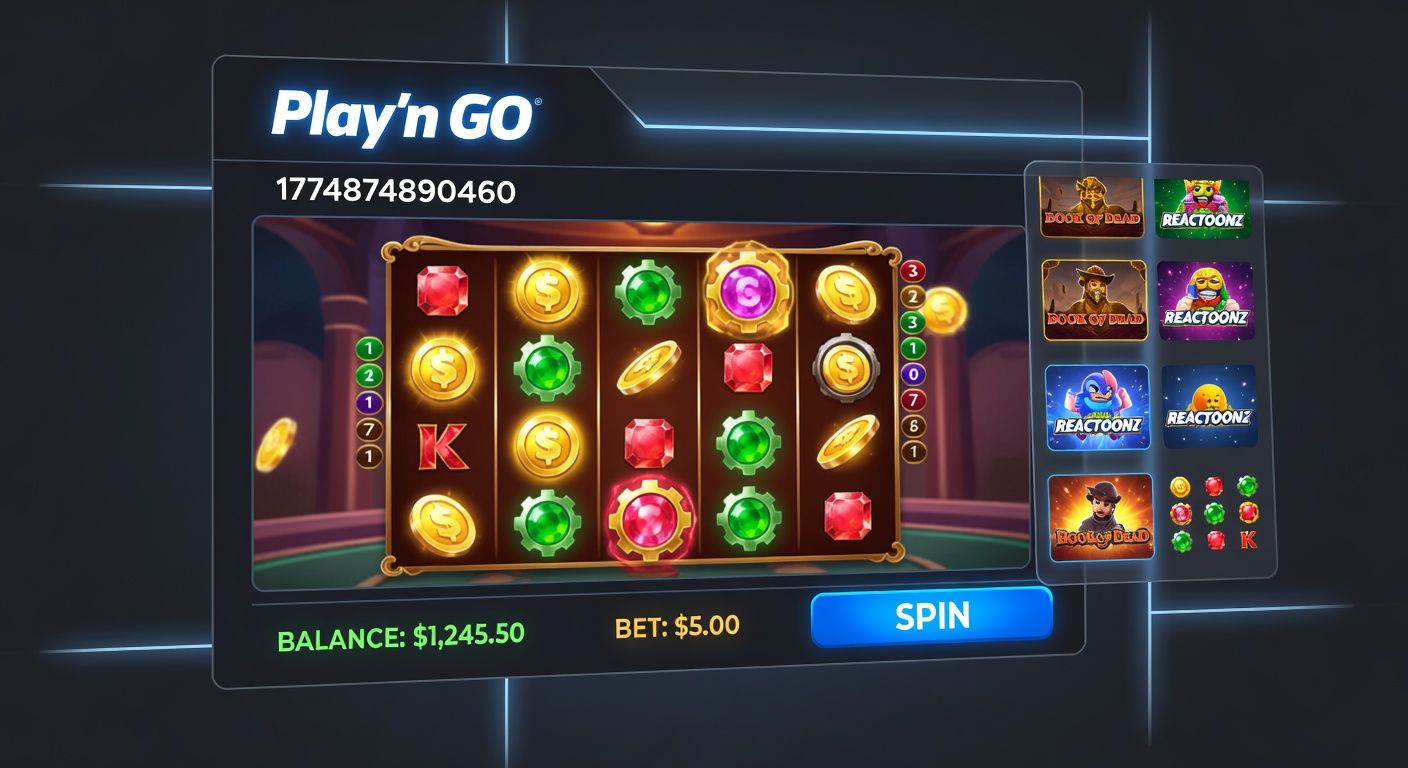Image resolution: width=1408 pixels, height=768 pixels.
Task: Expand the red payline 3 indicator at top right
Action: point(912,270)
